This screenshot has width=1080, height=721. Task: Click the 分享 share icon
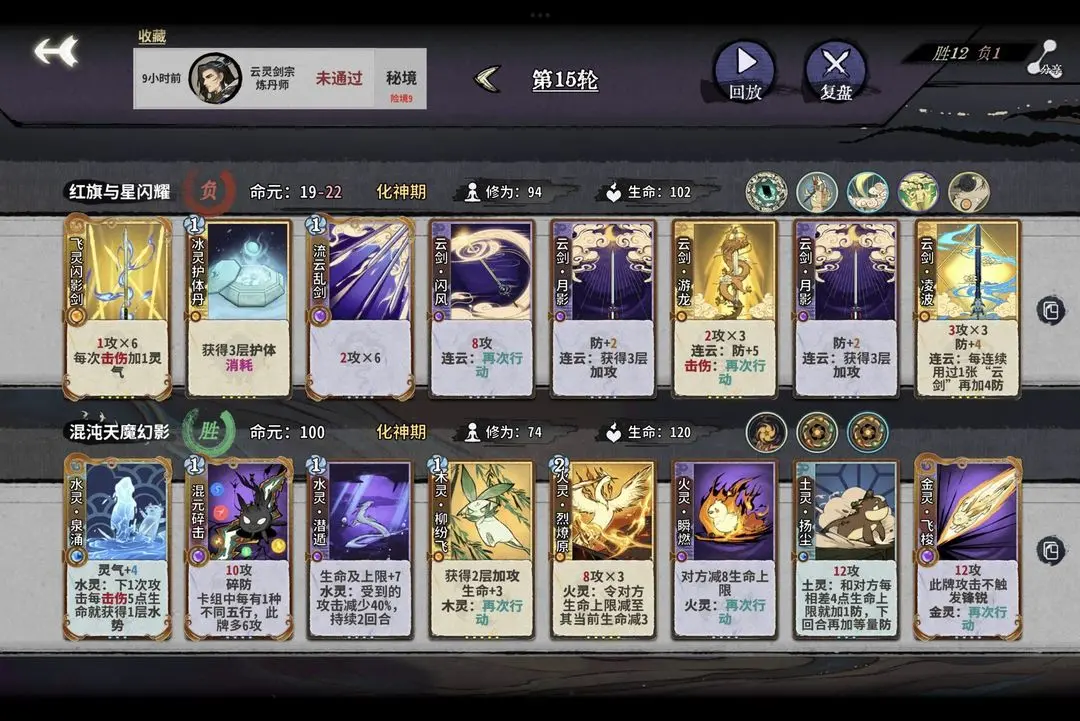pyautogui.click(x=1046, y=58)
